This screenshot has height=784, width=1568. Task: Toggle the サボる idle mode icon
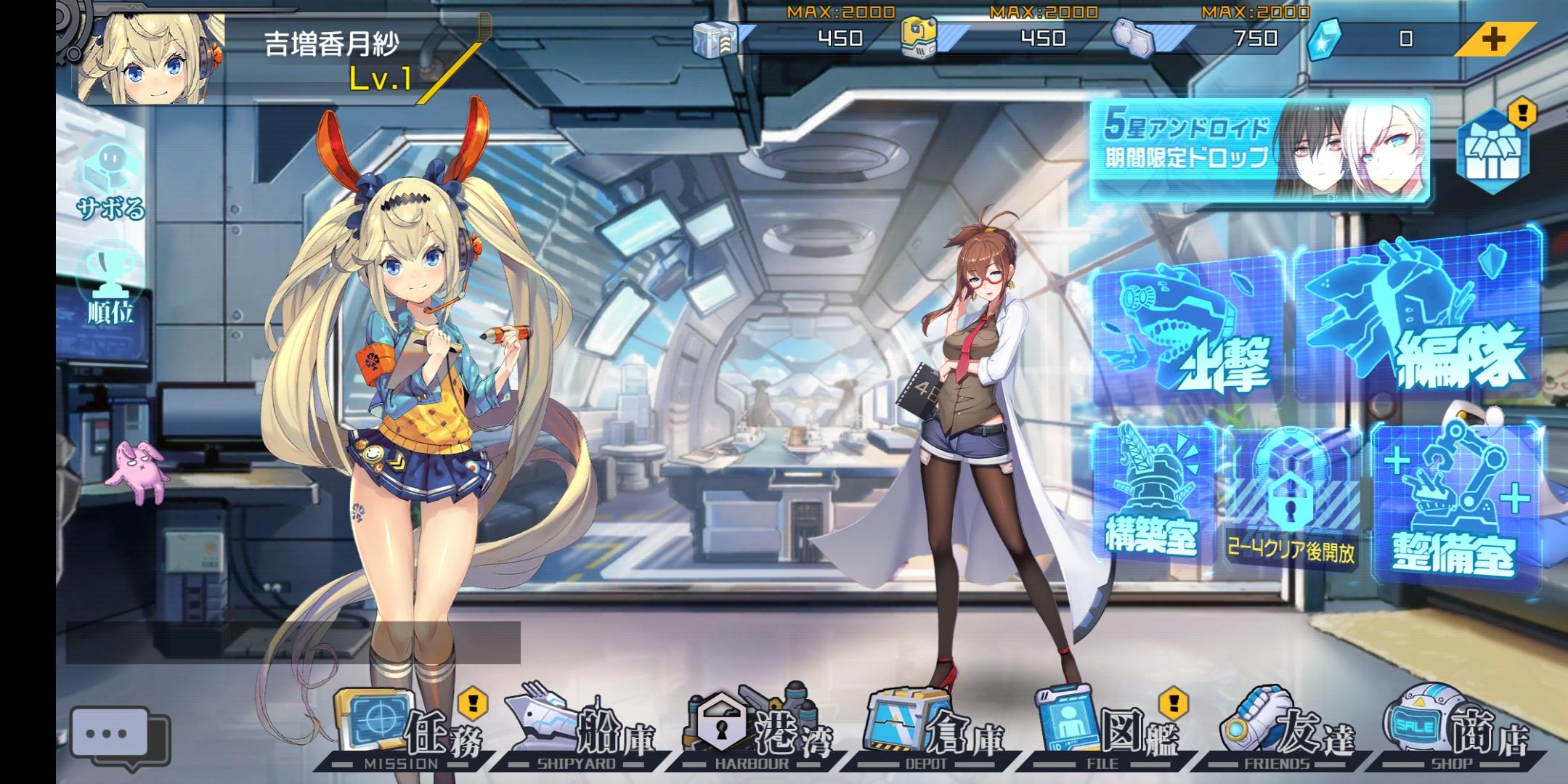point(110,181)
